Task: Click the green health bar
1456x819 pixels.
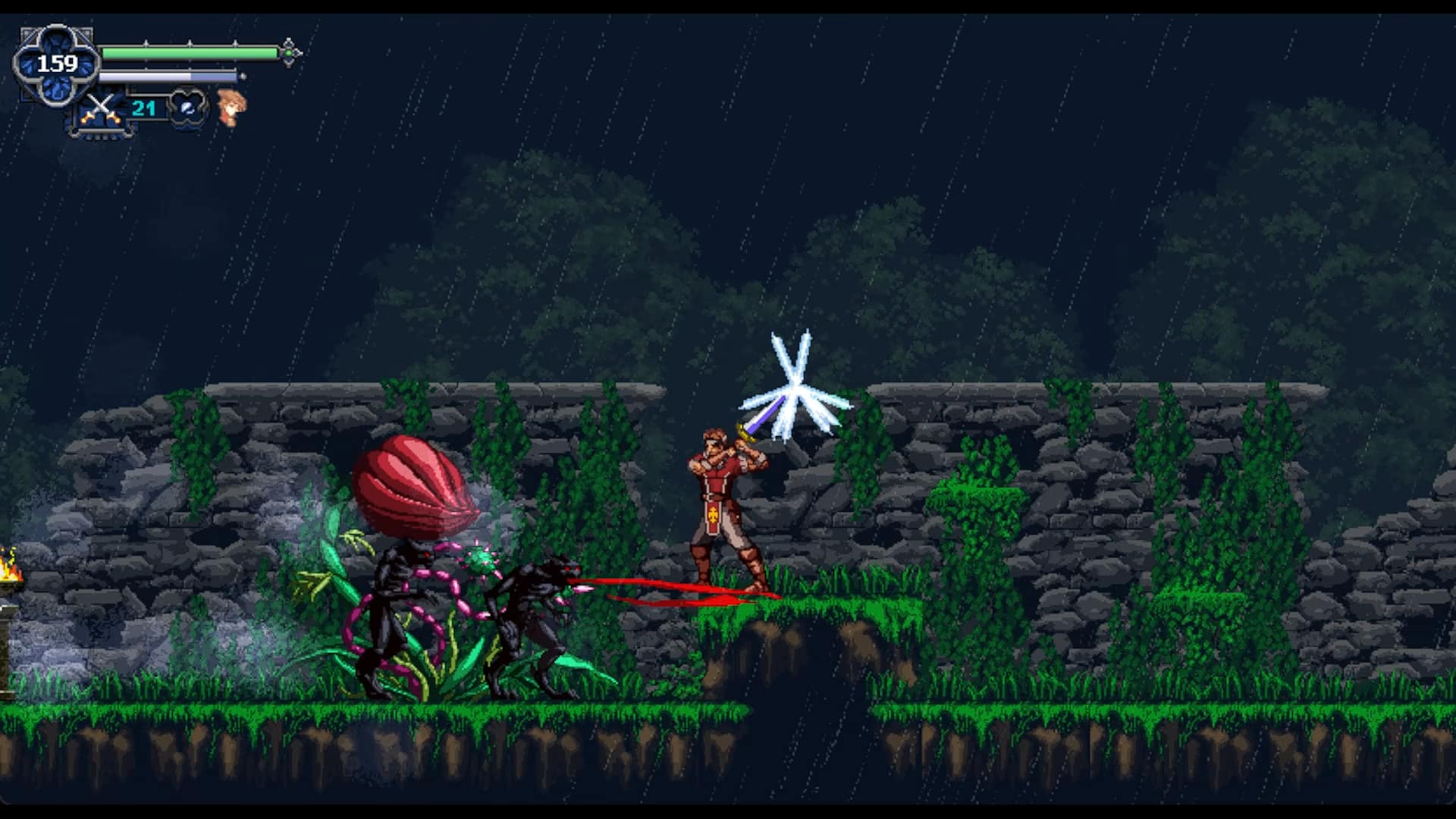Action: tap(190, 52)
